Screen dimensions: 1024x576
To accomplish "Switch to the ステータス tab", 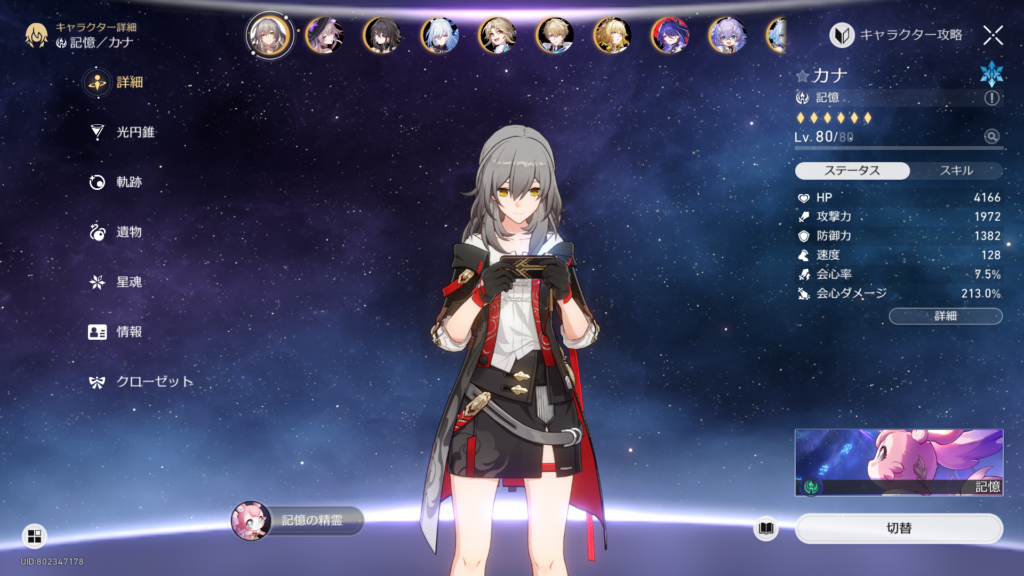I will [x=852, y=171].
